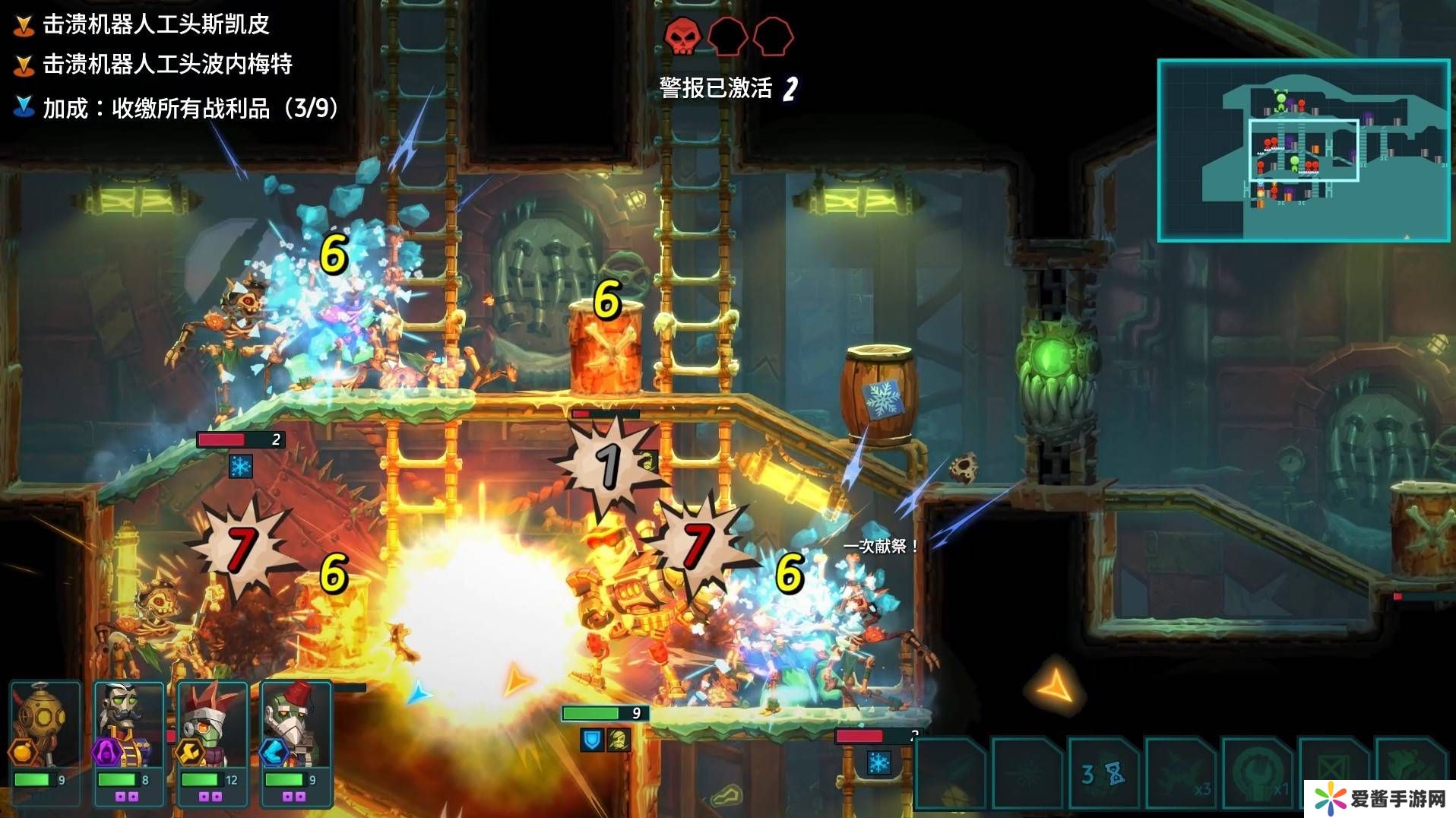Click the red skull alarm indicator
1456x818 pixels.
pos(682,36)
